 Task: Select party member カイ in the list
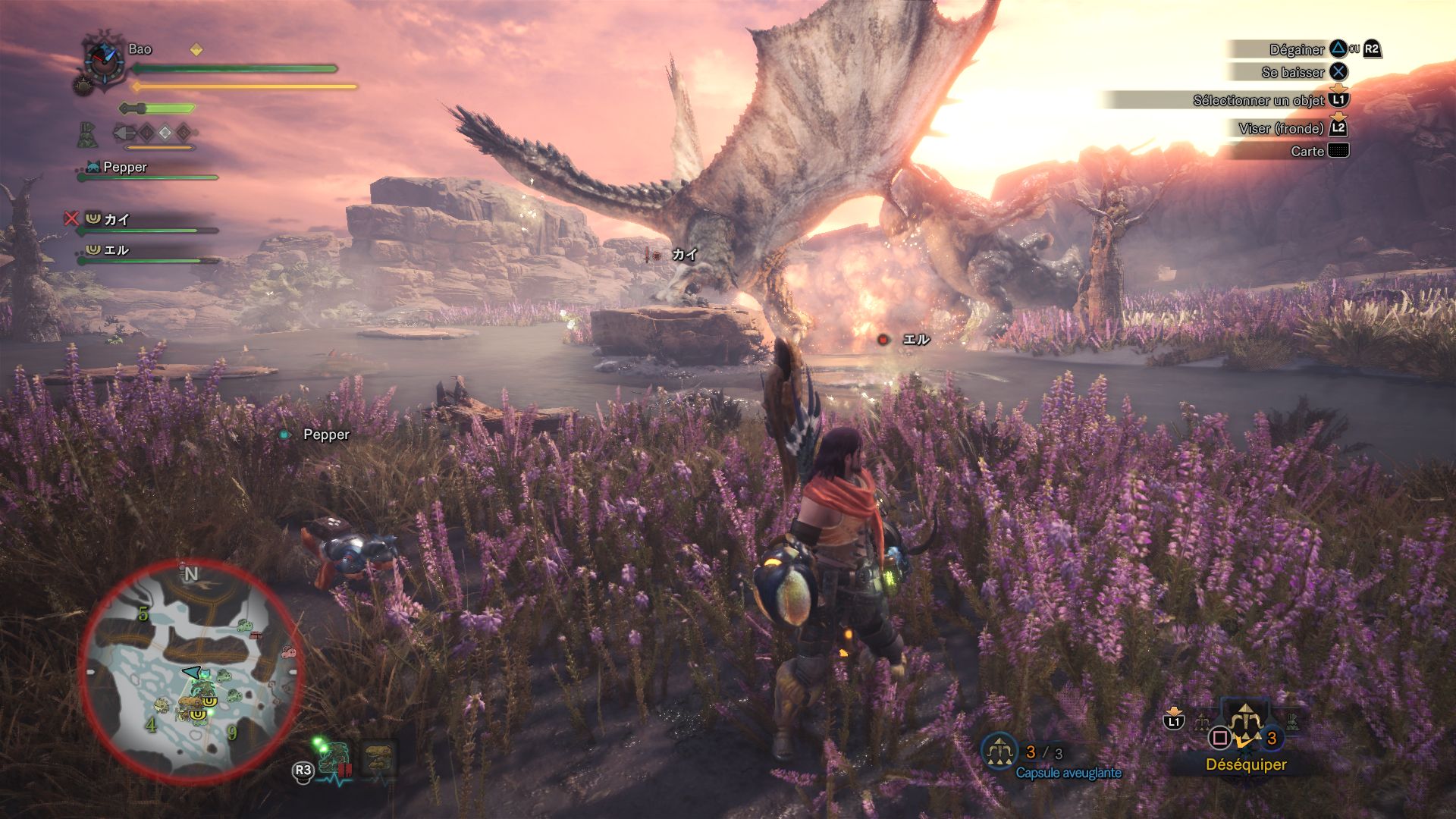tap(116, 220)
